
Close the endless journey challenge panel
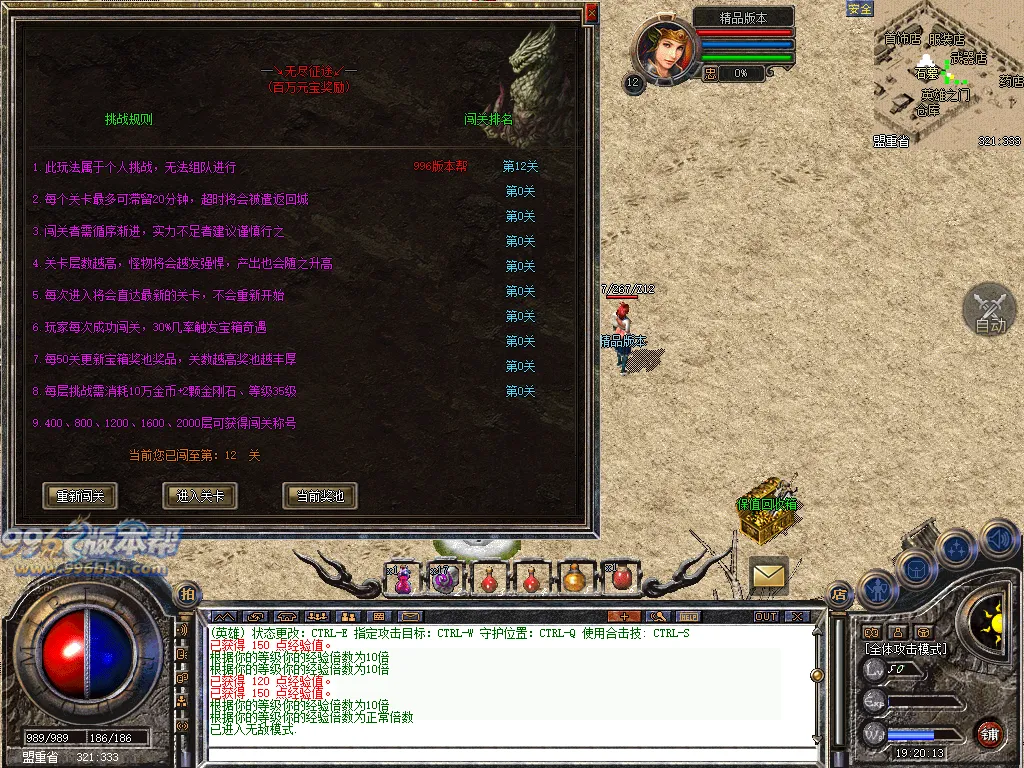coord(591,13)
